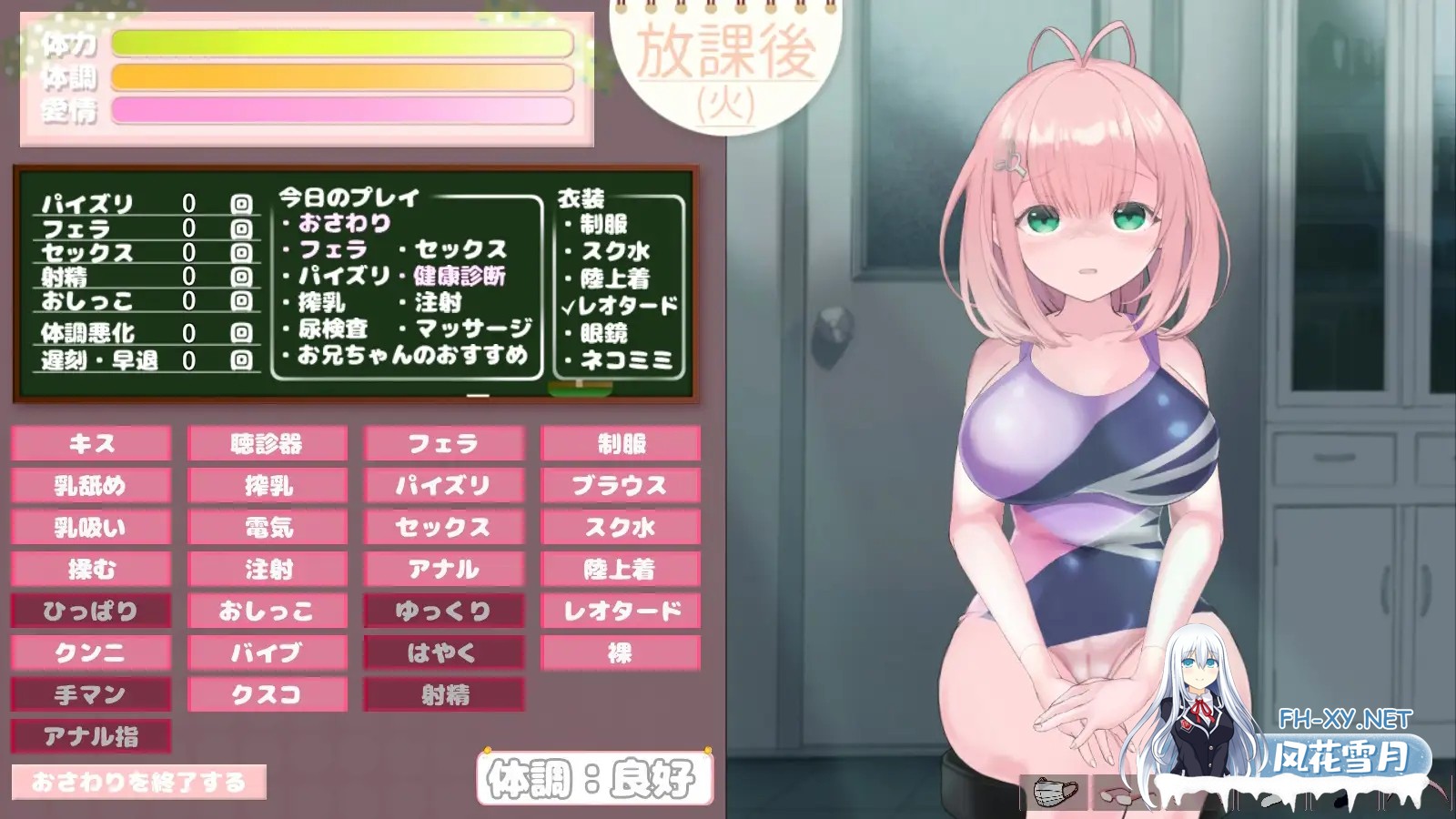
Task: Click the 制服 outfit button
Action: point(621,444)
